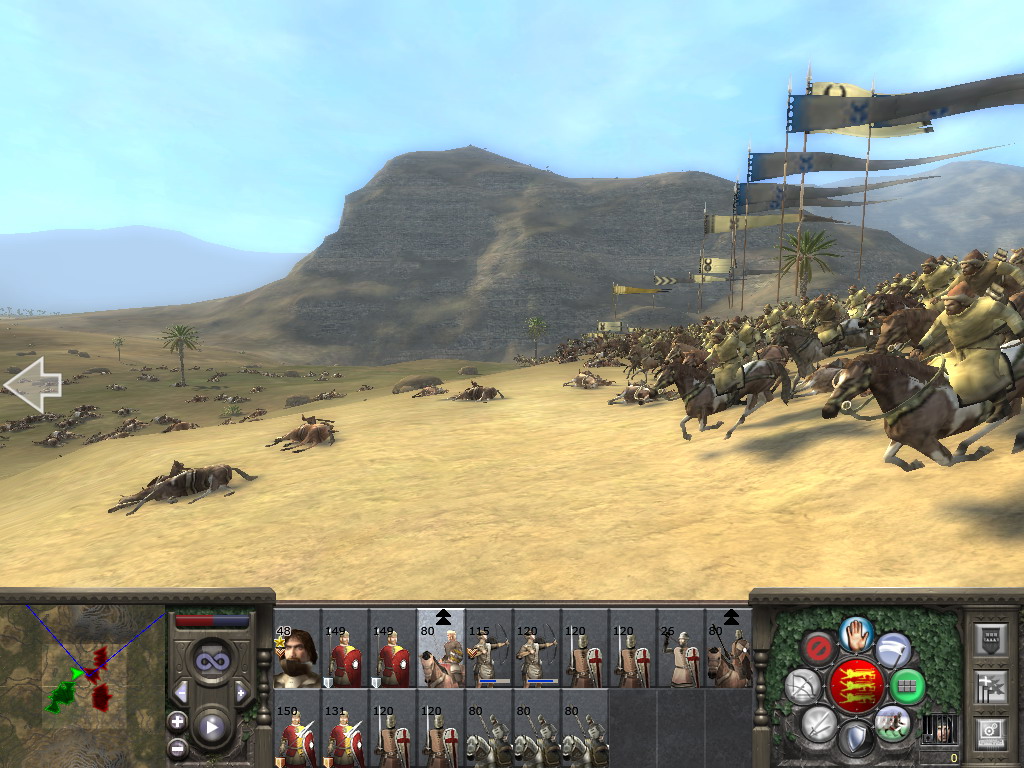The height and width of the screenshot is (768, 1024).
Task: Activate the halt order hand icon
Action: coord(857,634)
